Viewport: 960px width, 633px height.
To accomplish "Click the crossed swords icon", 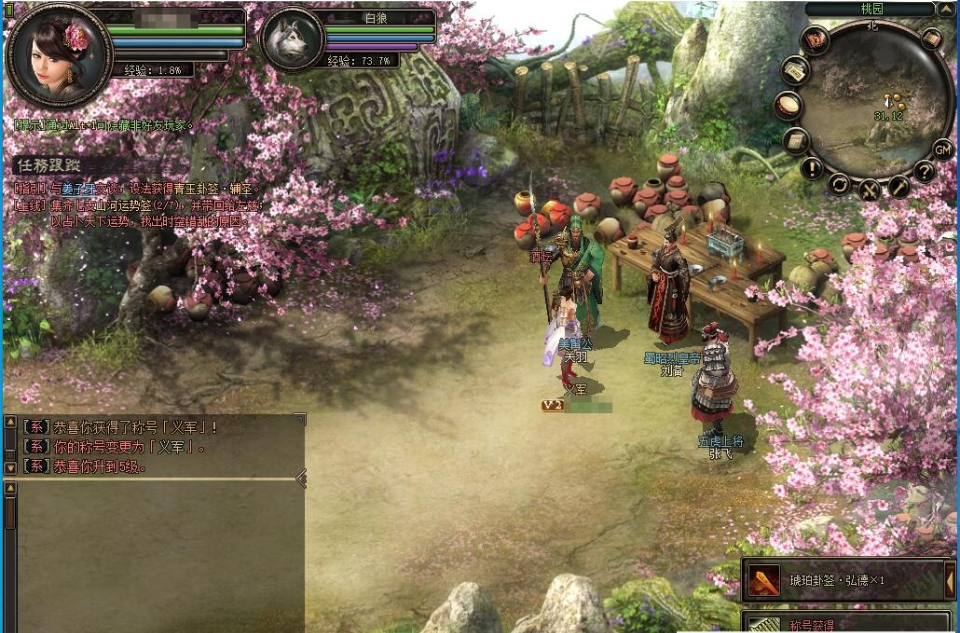I will click(868, 188).
